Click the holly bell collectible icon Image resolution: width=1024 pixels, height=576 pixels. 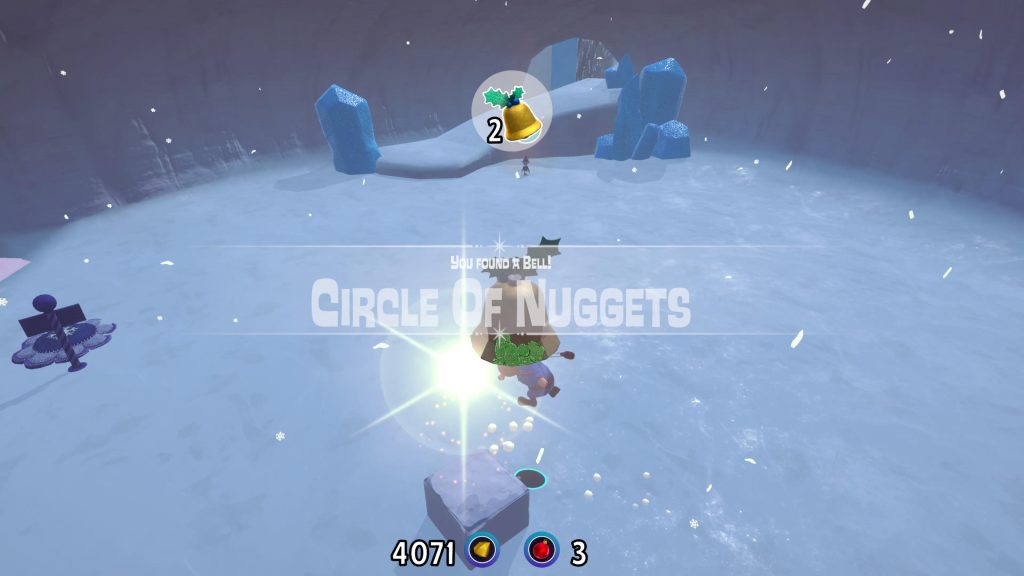pyautogui.click(x=514, y=113)
